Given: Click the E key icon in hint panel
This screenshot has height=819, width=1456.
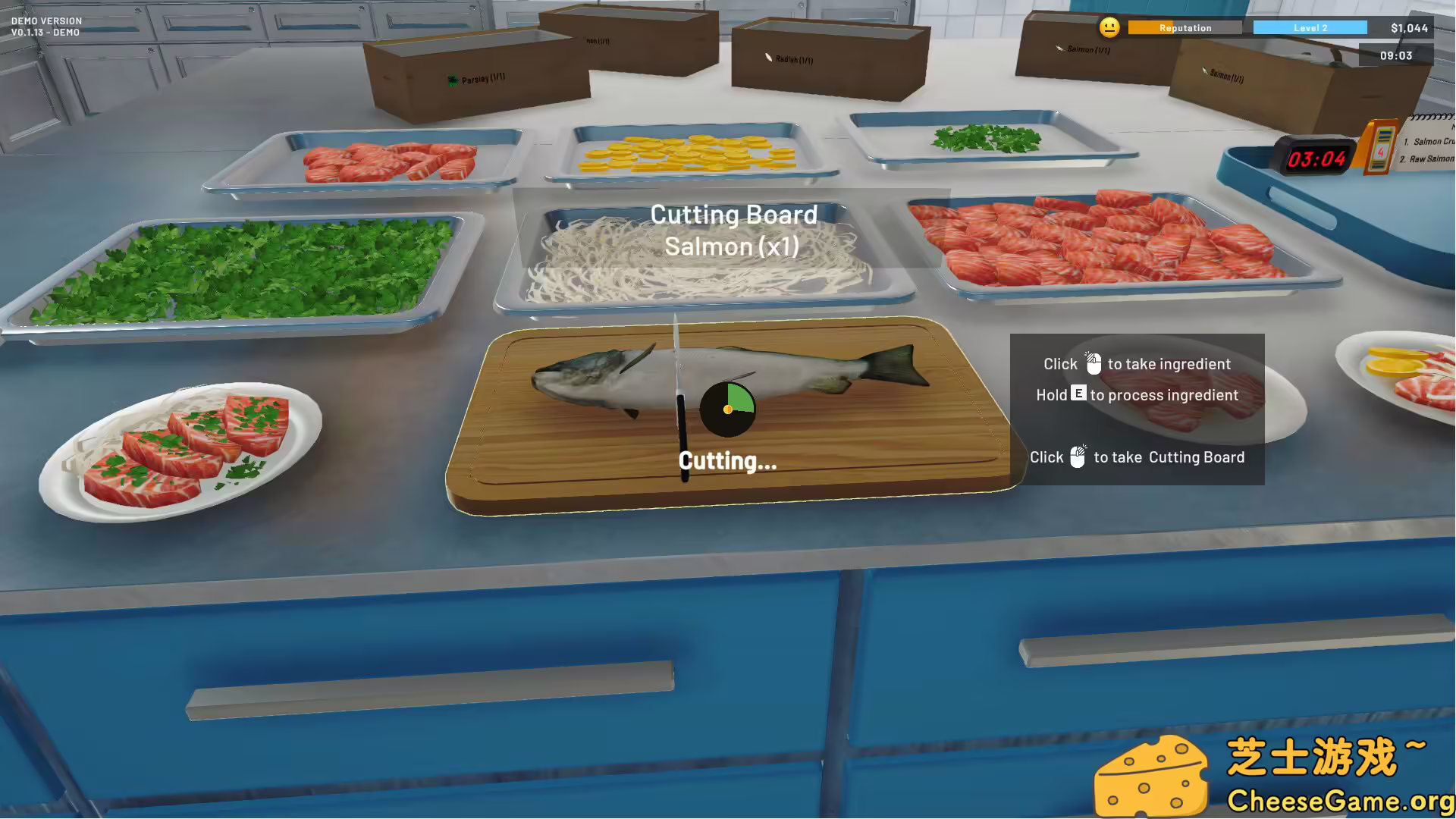Looking at the screenshot, I should [1078, 394].
